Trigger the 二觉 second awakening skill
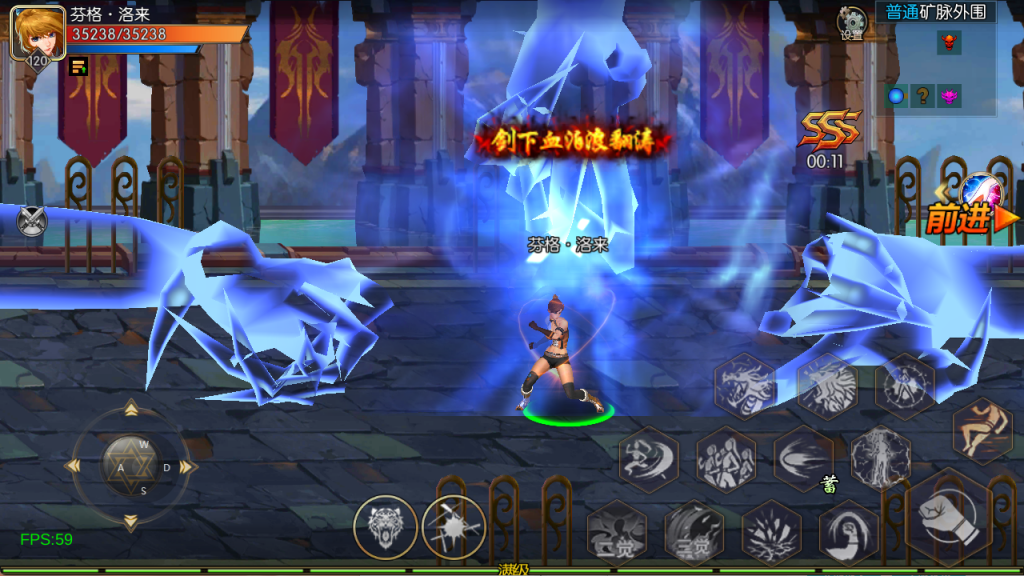This screenshot has width=1024, height=576. [x=694, y=533]
